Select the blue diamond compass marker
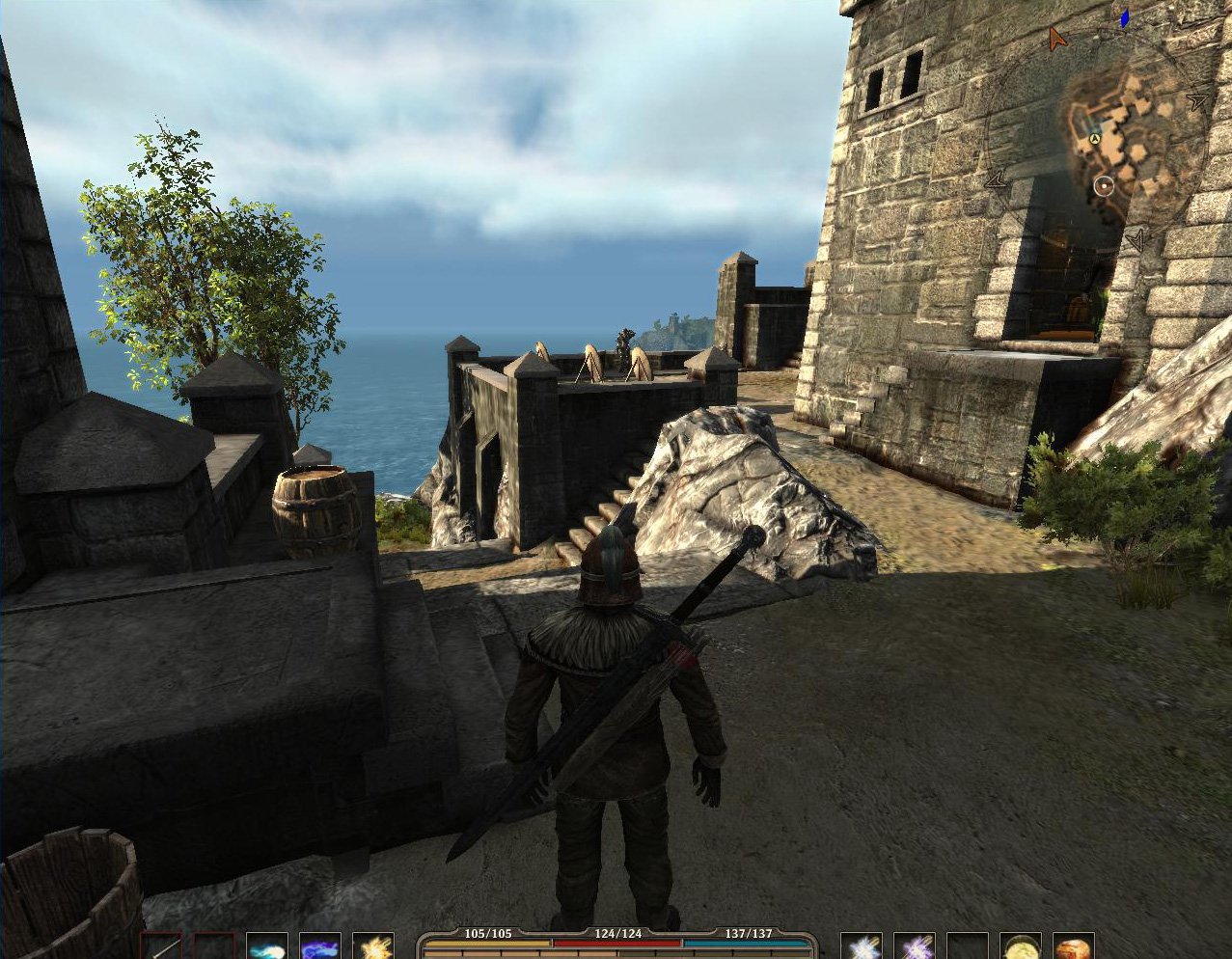Viewport: 1232px width, 959px height. point(1124,17)
